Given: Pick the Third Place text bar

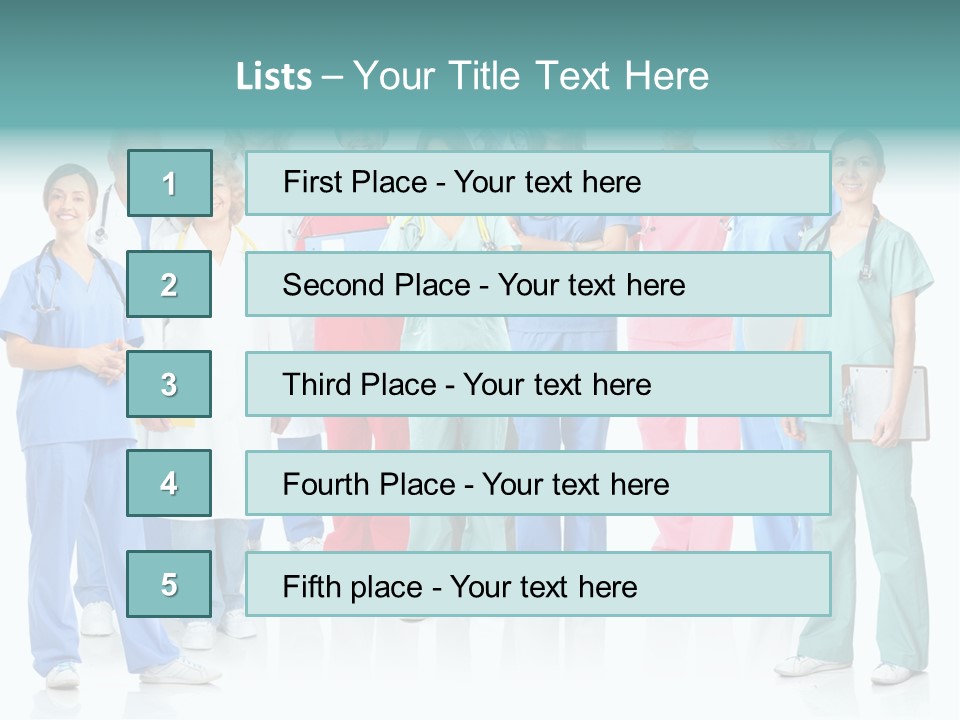Looking at the screenshot, I should pyautogui.click(x=538, y=384).
